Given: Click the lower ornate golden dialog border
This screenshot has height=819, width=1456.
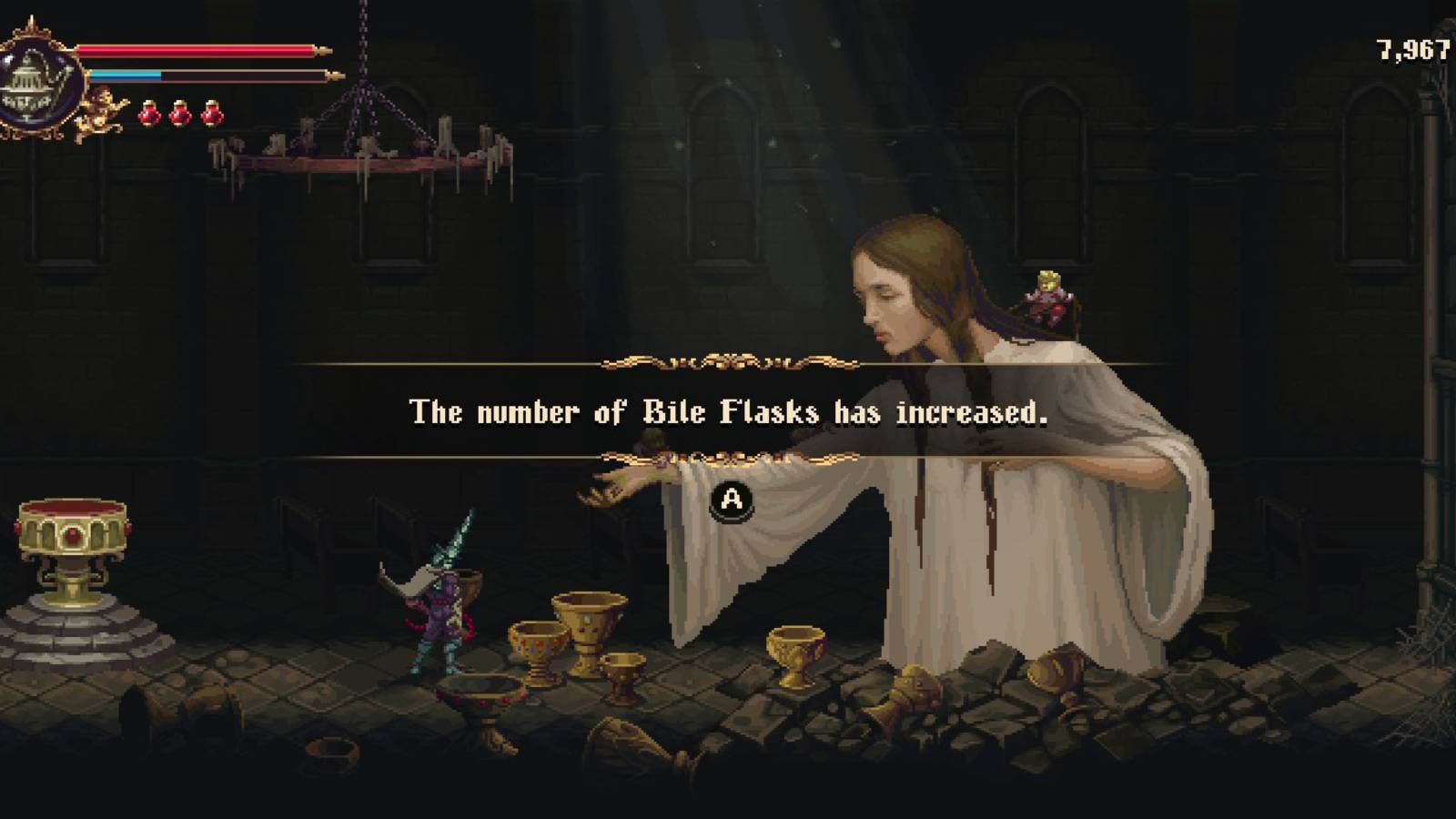Looking at the screenshot, I should (x=728, y=455).
